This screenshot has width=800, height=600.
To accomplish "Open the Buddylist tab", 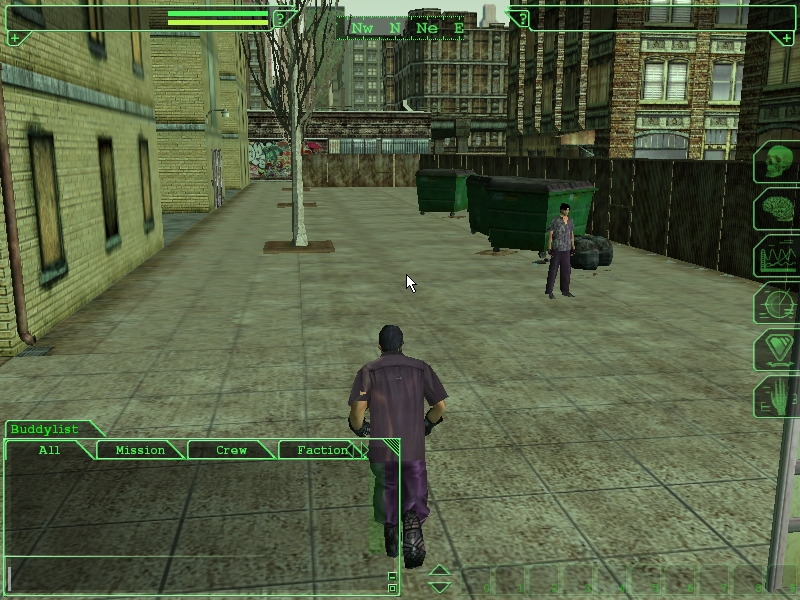I will coord(45,429).
